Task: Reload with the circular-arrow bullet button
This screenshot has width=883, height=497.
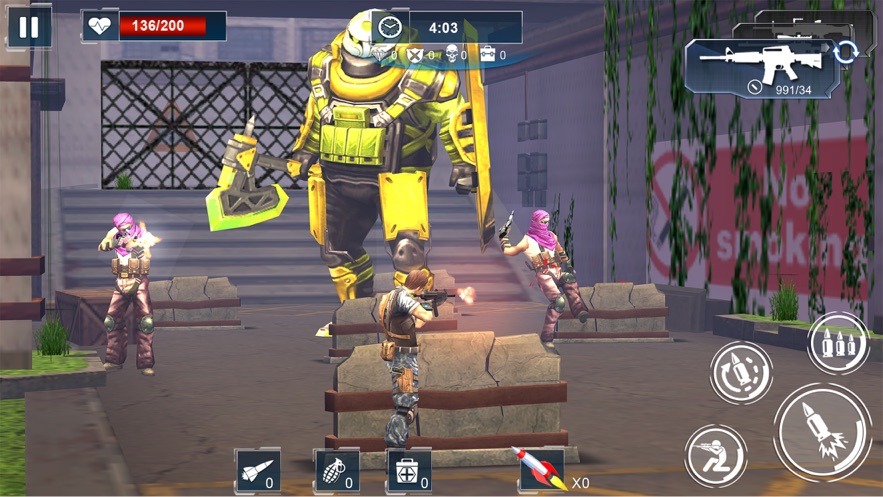Action: [x=741, y=373]
